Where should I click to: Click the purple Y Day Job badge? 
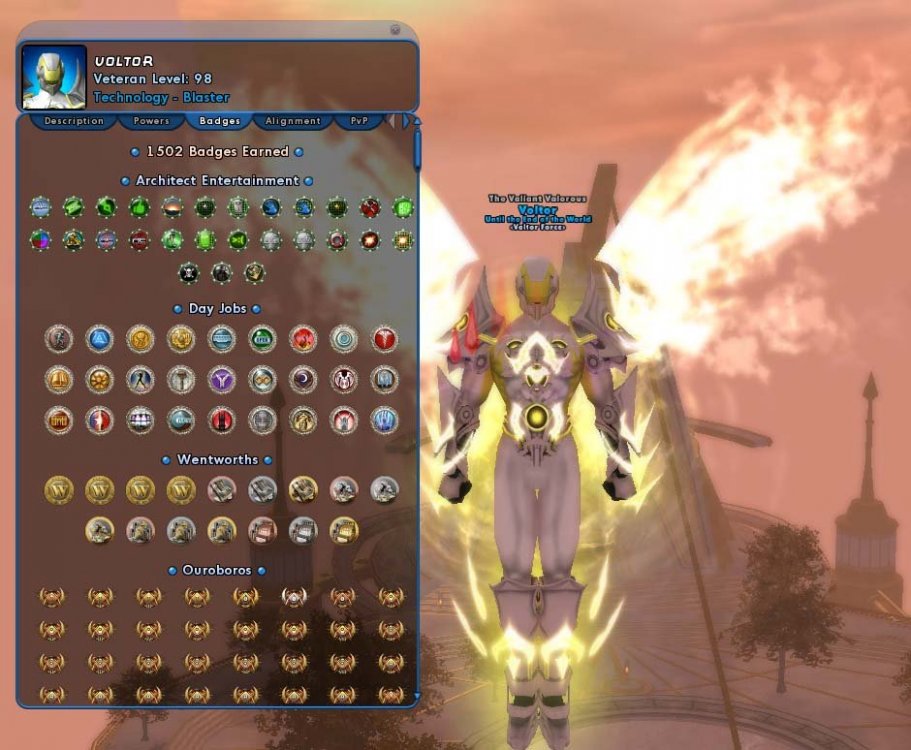pyautogui.click(x=221, y=380)
